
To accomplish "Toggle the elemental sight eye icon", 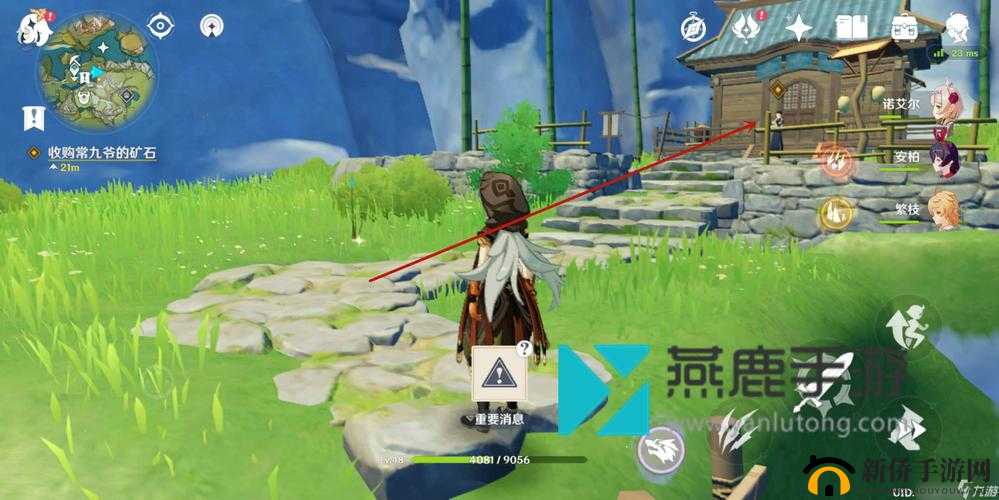I will click(161, 25).
